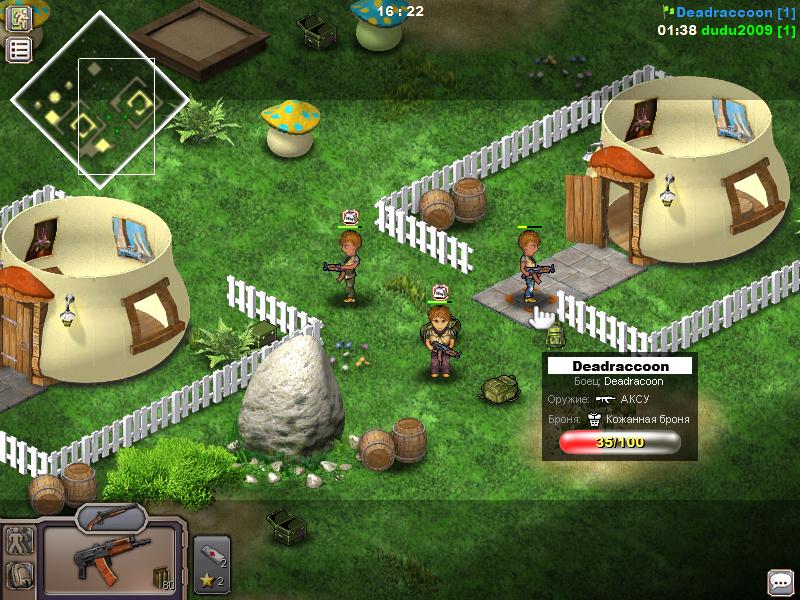The height and width of the screenshot is (600, 800).
Task: Toggle the soldier stance button
Action: 20,541
